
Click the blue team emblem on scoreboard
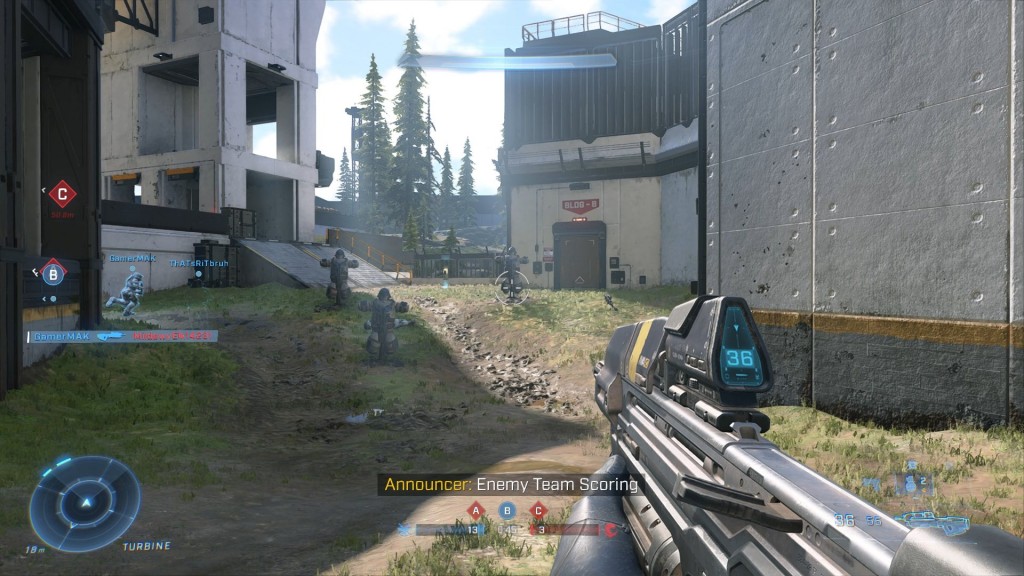404,529
